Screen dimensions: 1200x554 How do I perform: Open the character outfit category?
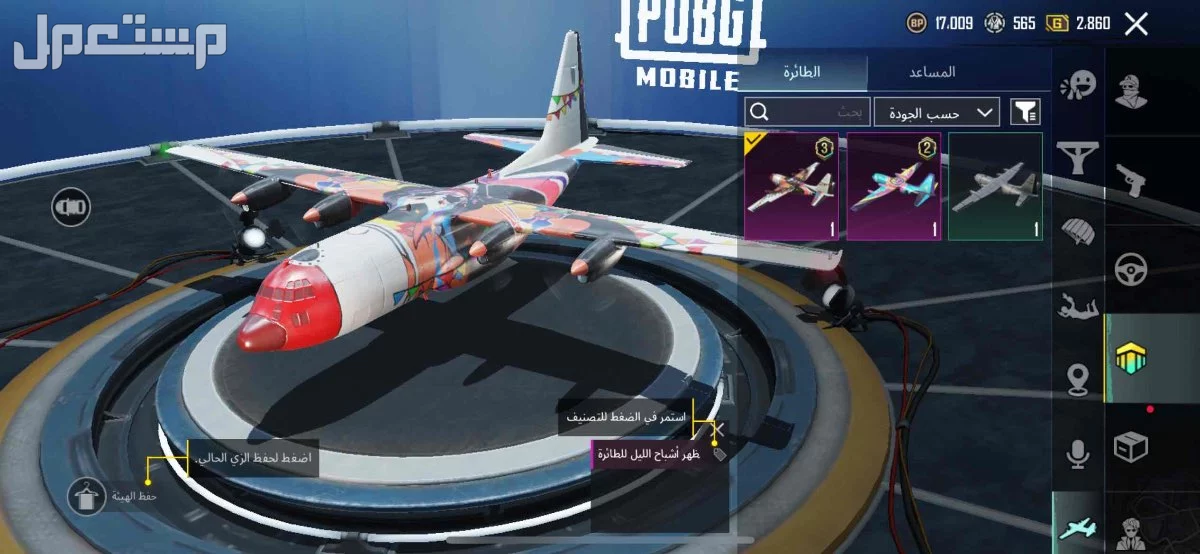1132,92
